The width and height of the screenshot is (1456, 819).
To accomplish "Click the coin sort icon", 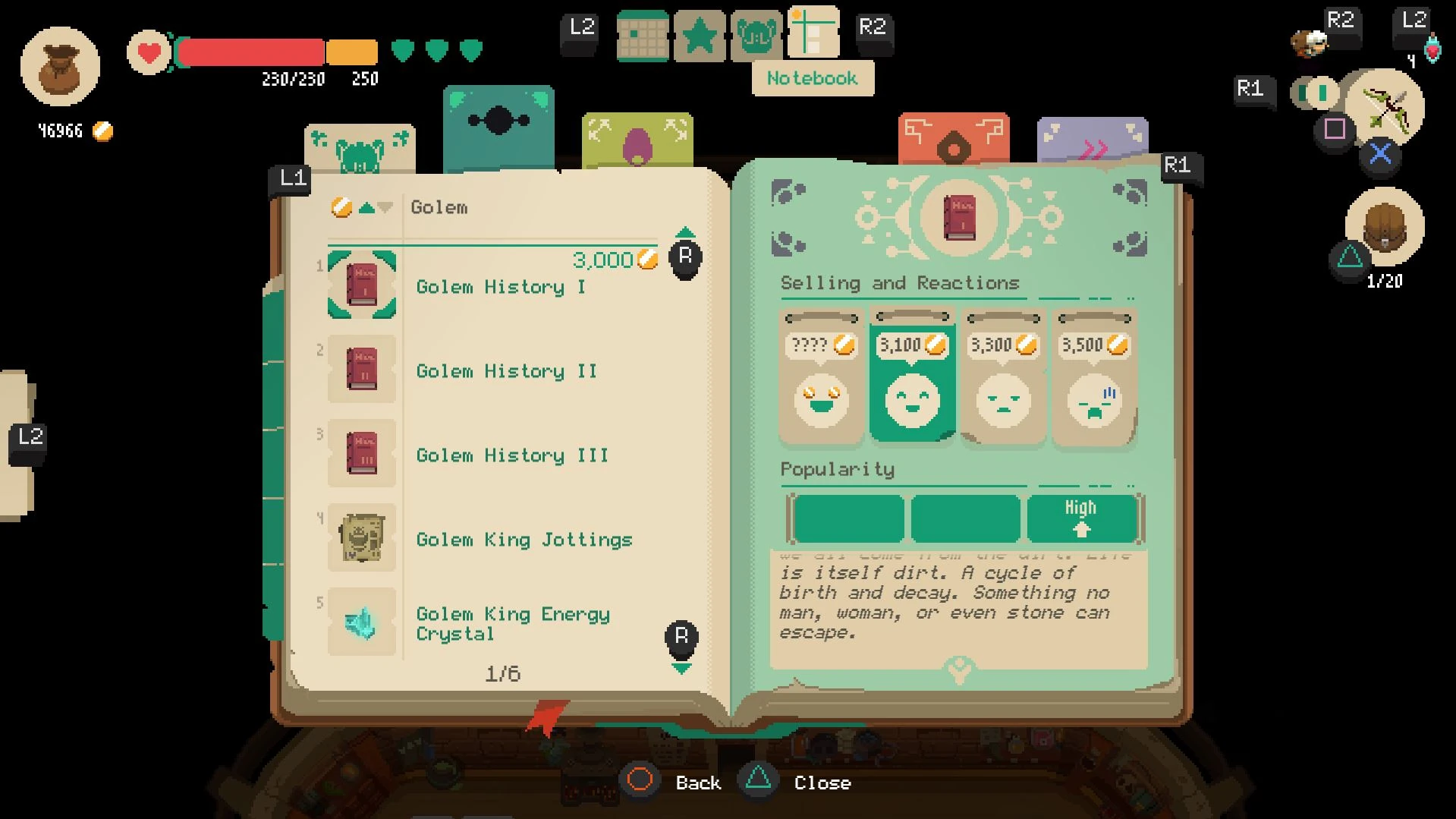I will (341, 206).
